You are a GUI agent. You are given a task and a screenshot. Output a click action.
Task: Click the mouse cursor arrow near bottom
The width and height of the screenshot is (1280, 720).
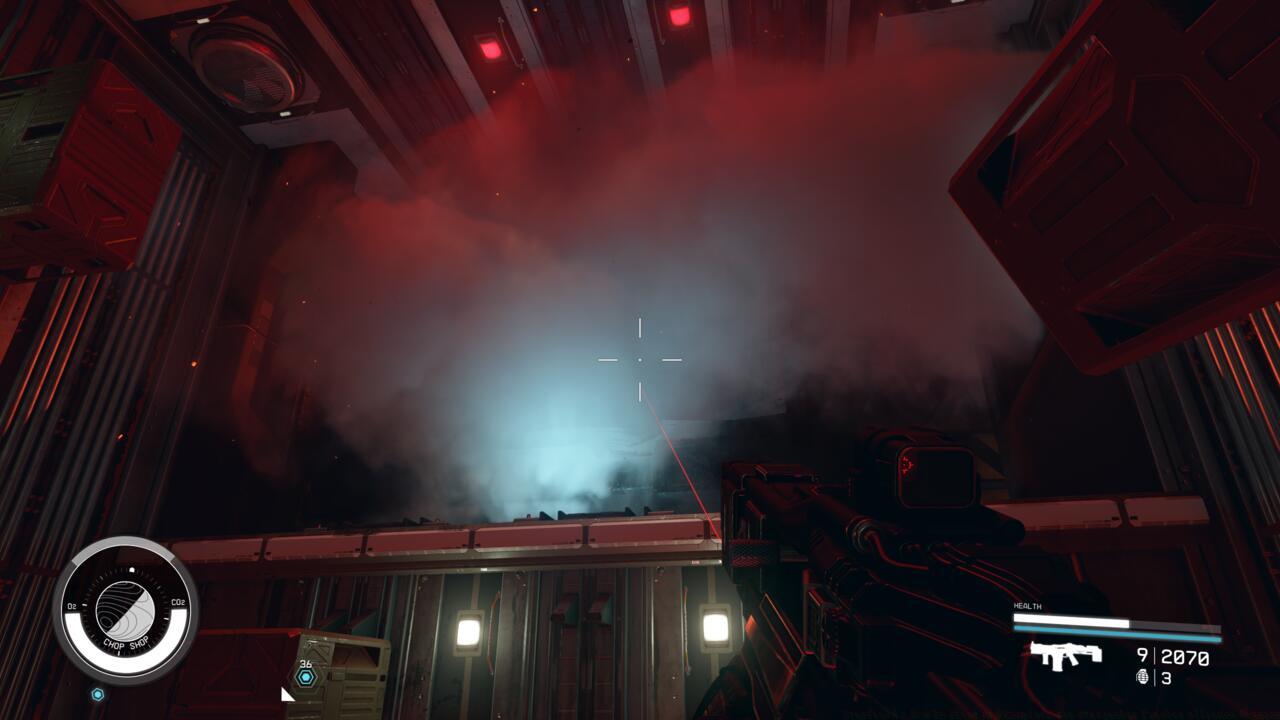click(287, 696)
